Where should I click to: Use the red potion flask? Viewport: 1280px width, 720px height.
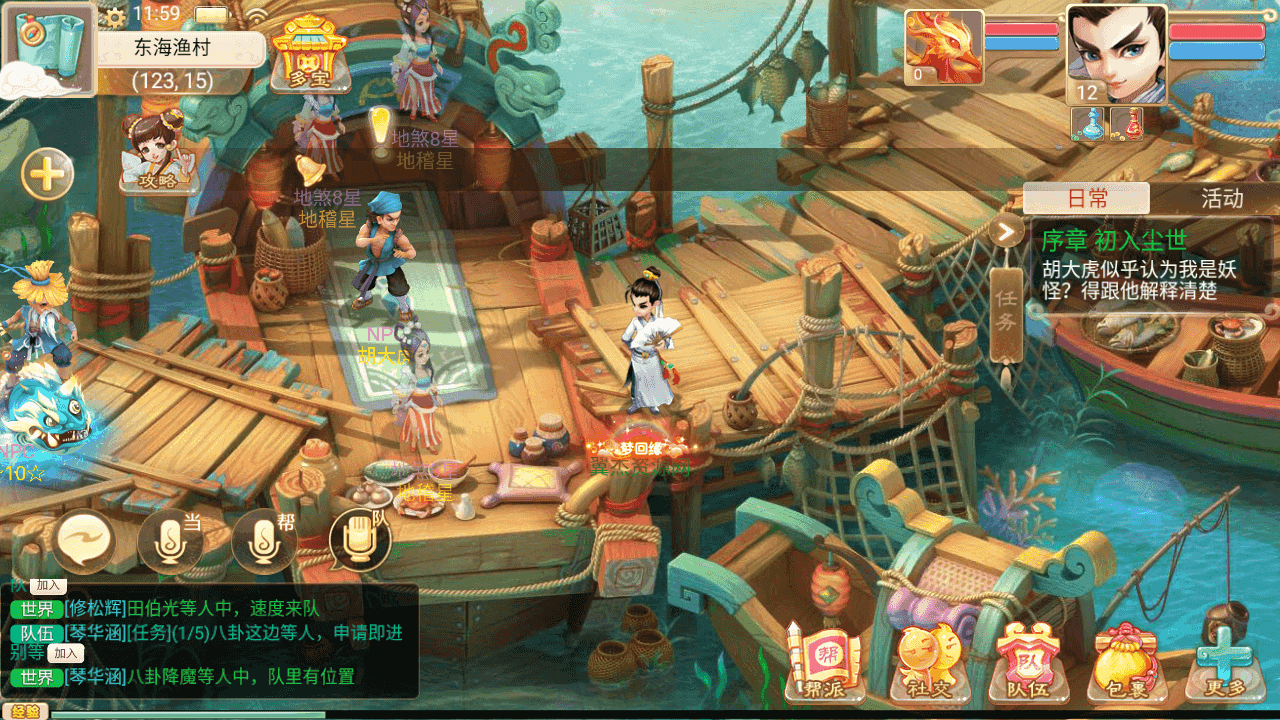1127,123
